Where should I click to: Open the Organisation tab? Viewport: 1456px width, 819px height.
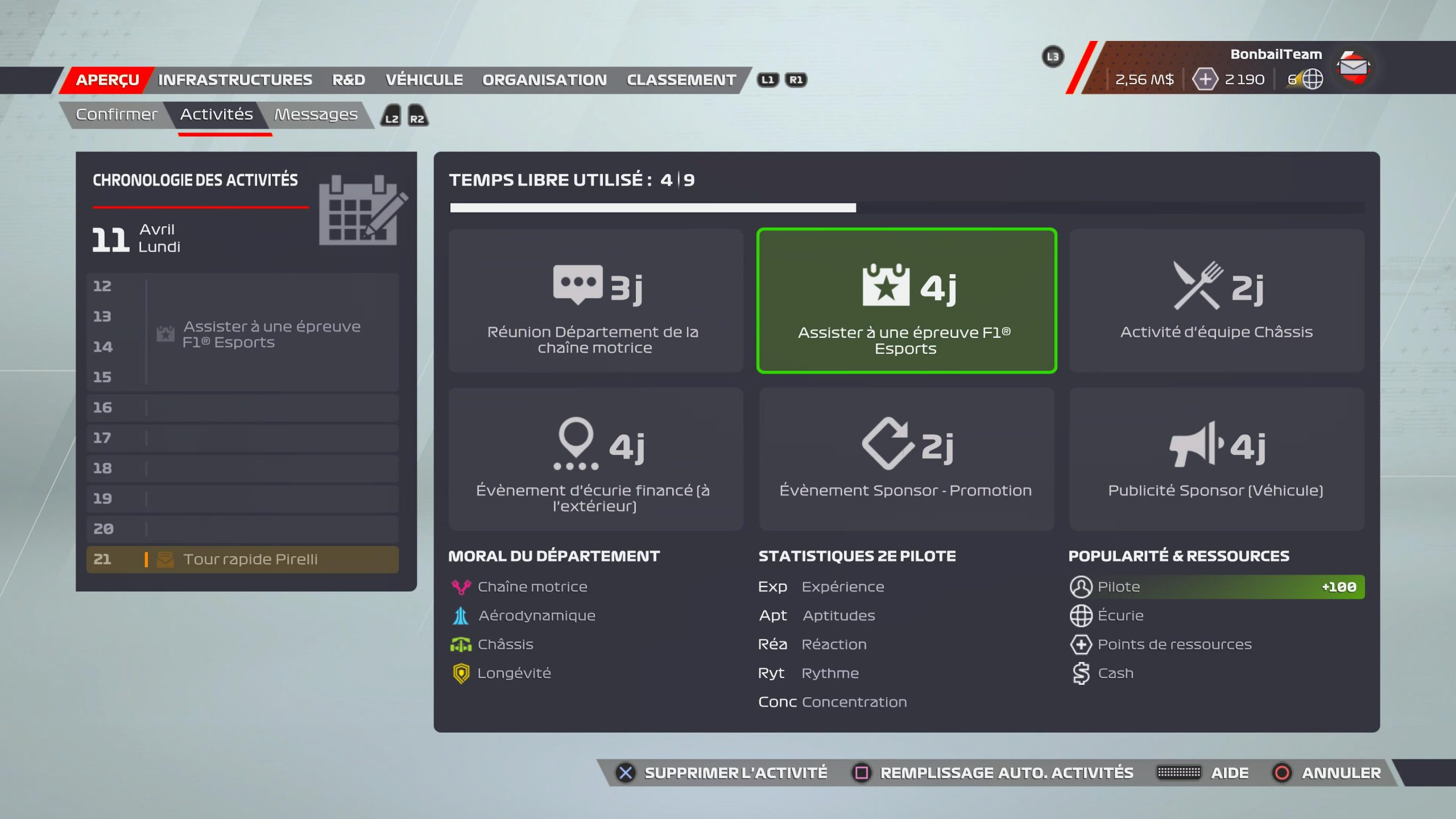click(x=544, y=80)
